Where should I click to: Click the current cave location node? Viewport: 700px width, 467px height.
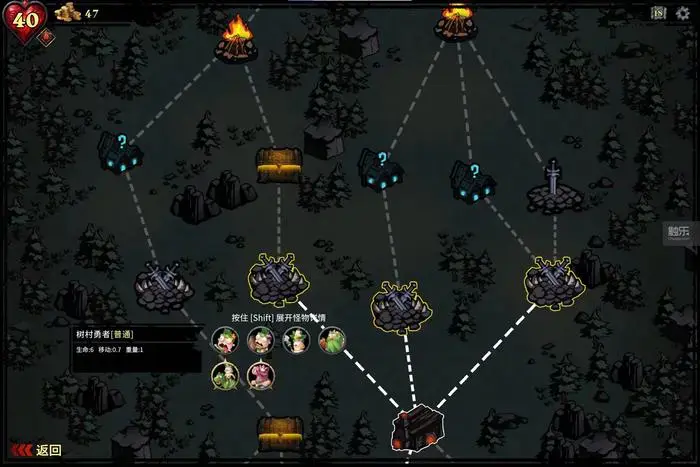point(416,427)
